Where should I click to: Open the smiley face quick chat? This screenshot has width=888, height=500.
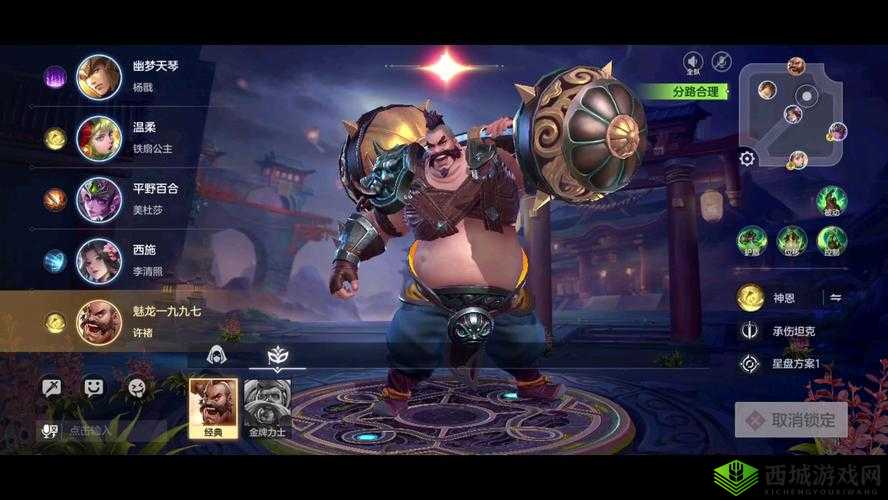click(x=93, y=385)
